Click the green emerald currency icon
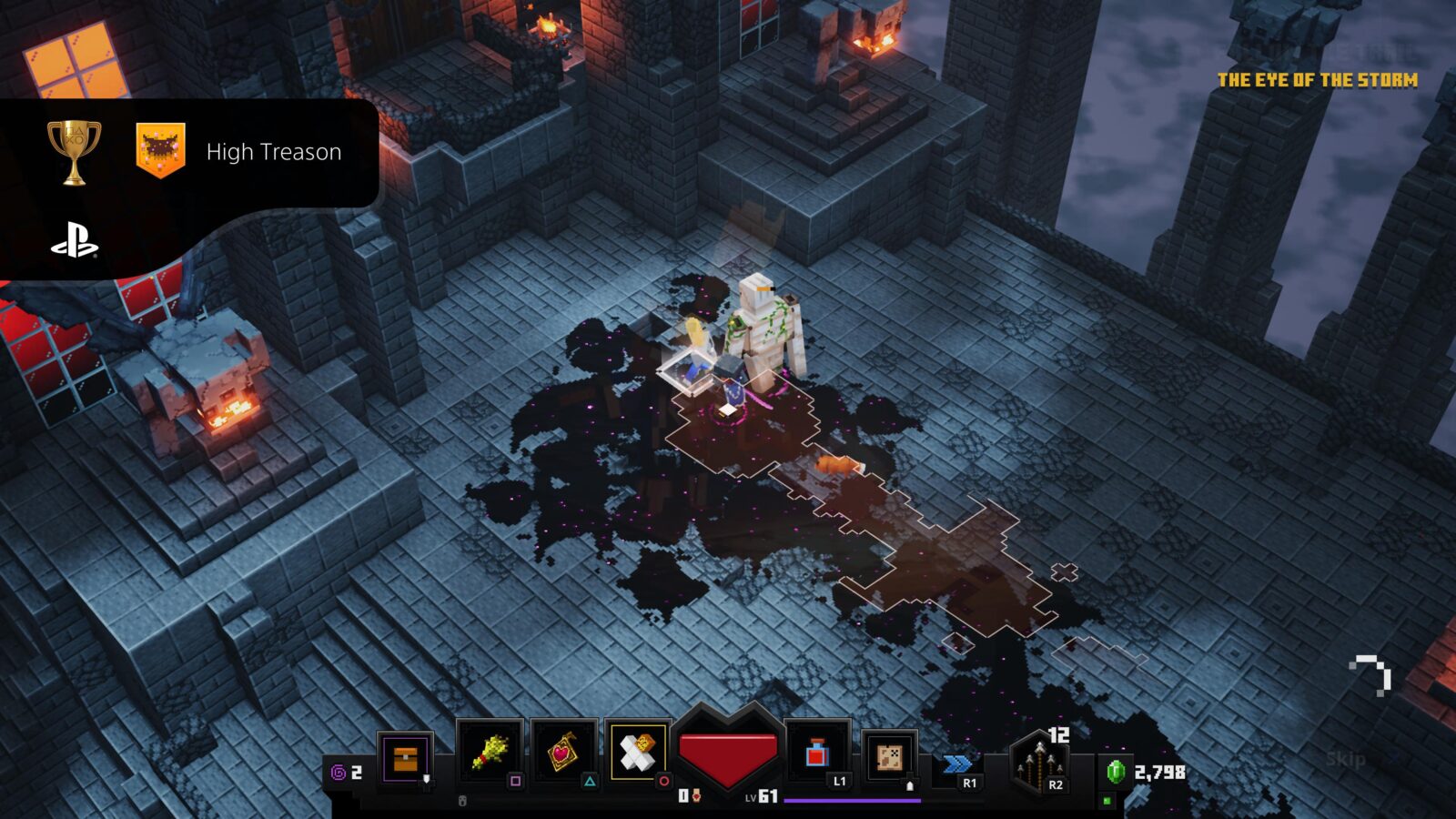The width and height of the screenshot is (1456, 819). 1116,772
